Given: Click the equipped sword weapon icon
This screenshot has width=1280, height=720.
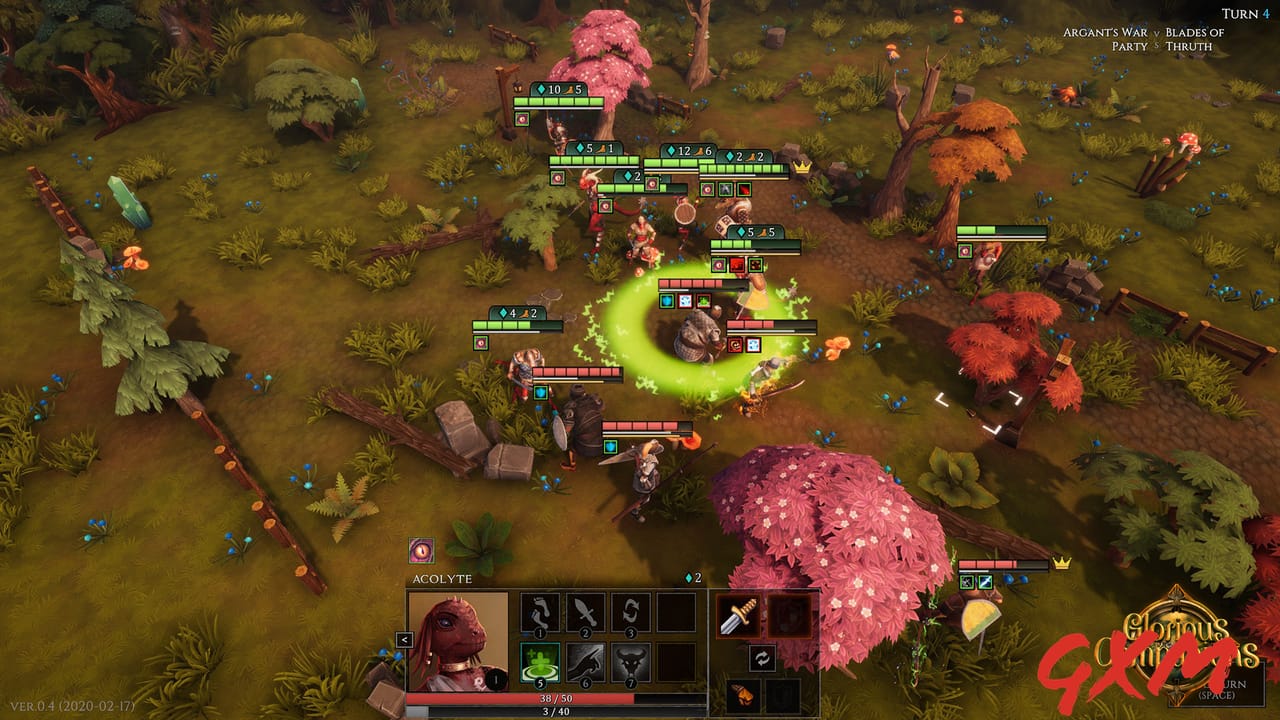Looking at the screenshot, I should pos(739,615).
